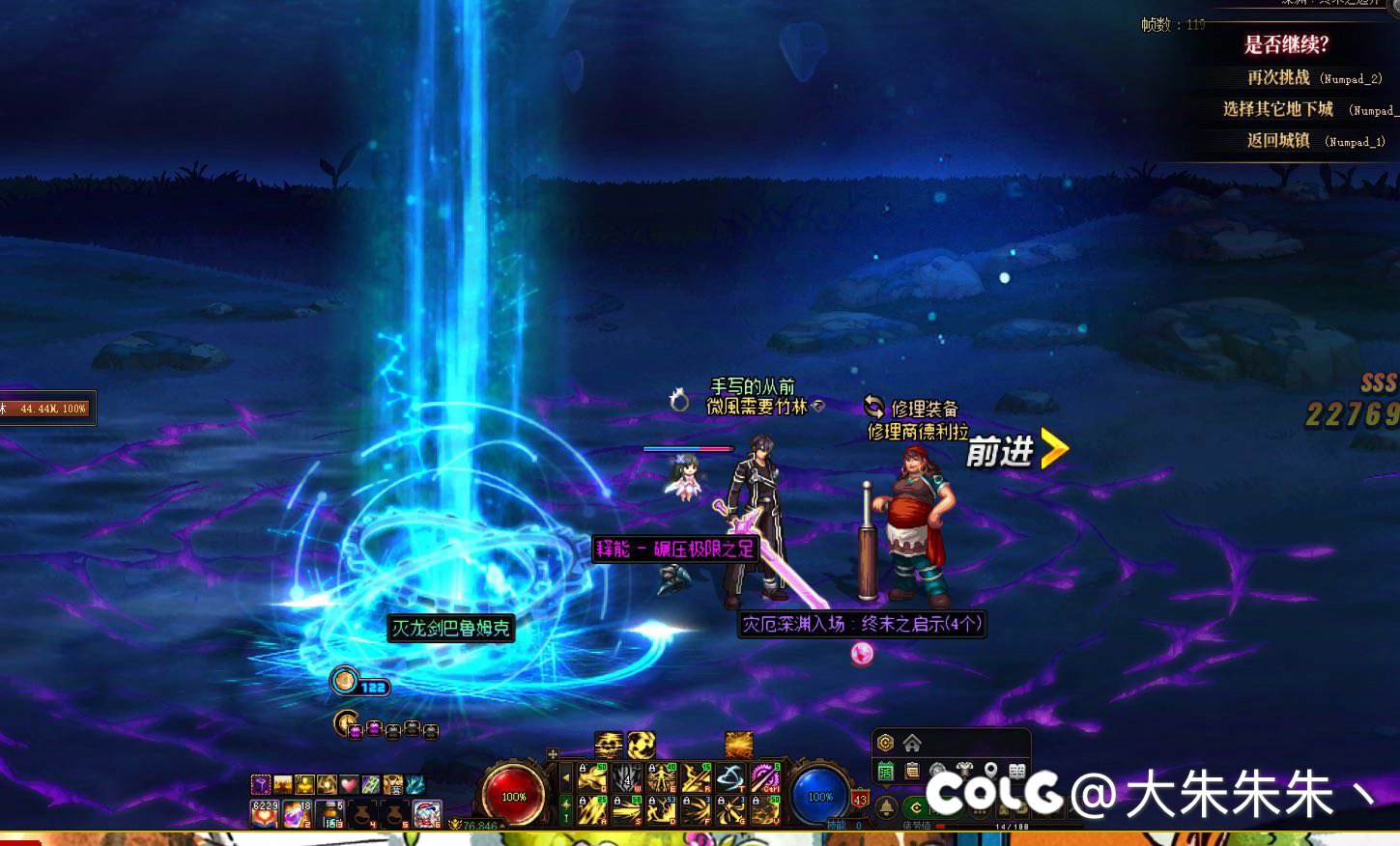The image size is (1400, 846).
Task: Activate the golden skill bound to V
Action: point(765,810)
